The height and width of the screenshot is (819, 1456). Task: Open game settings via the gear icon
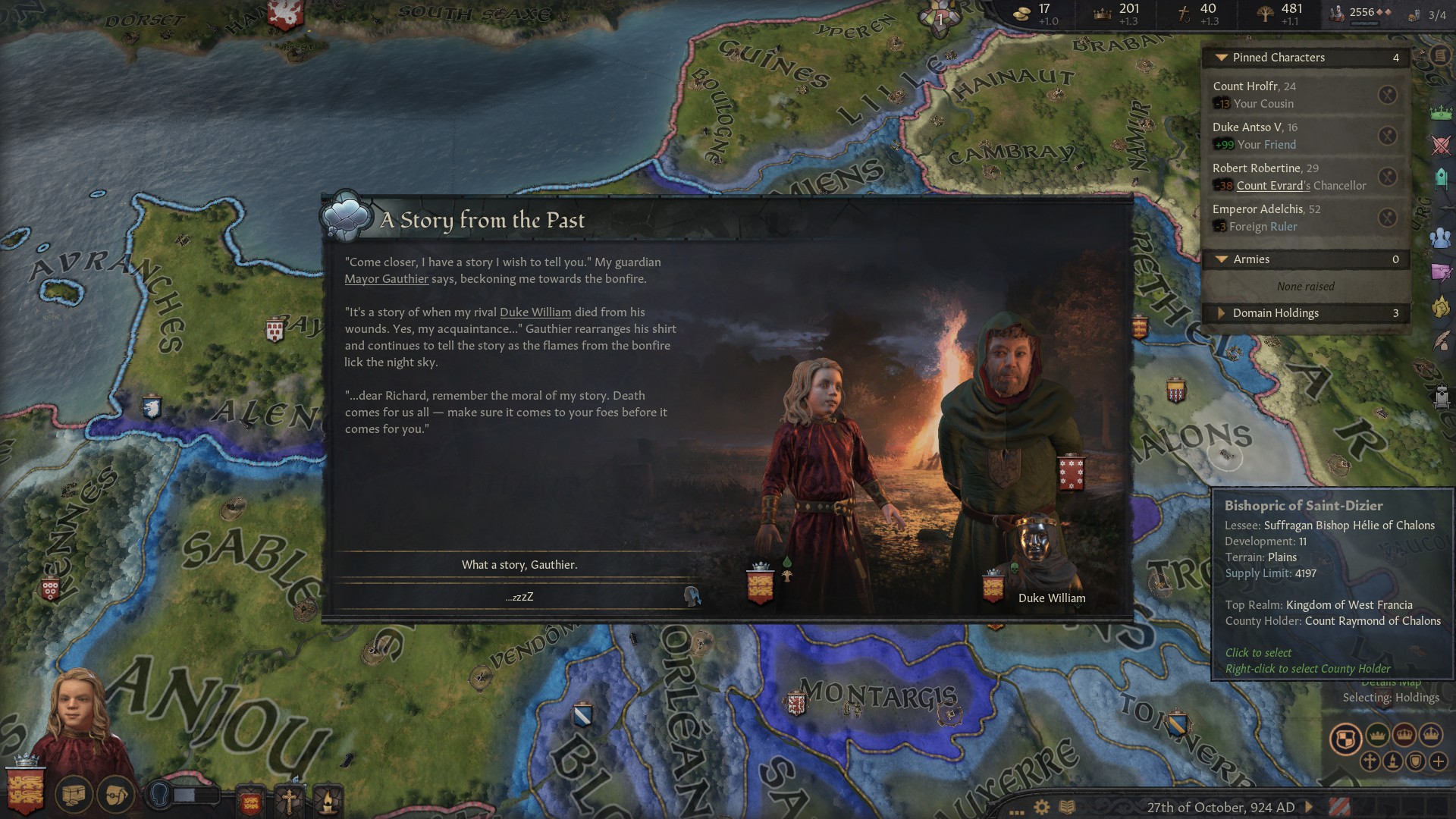tap(1040, 805)
